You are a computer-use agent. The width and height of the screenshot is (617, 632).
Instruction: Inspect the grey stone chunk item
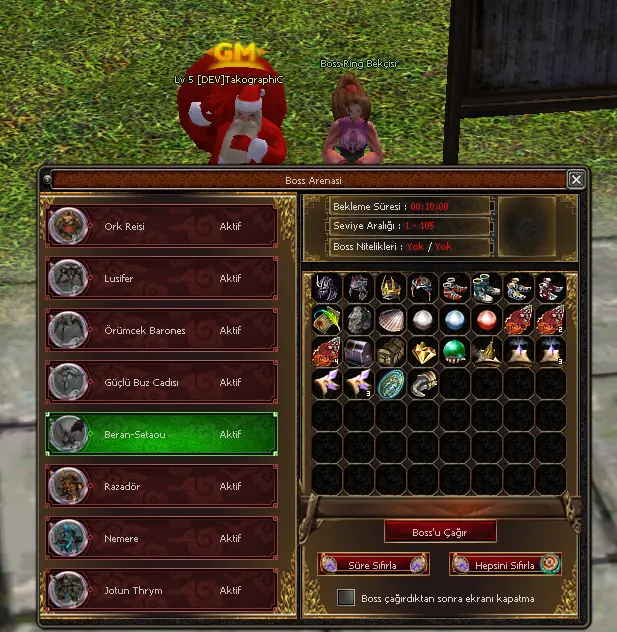coord(360,320)
